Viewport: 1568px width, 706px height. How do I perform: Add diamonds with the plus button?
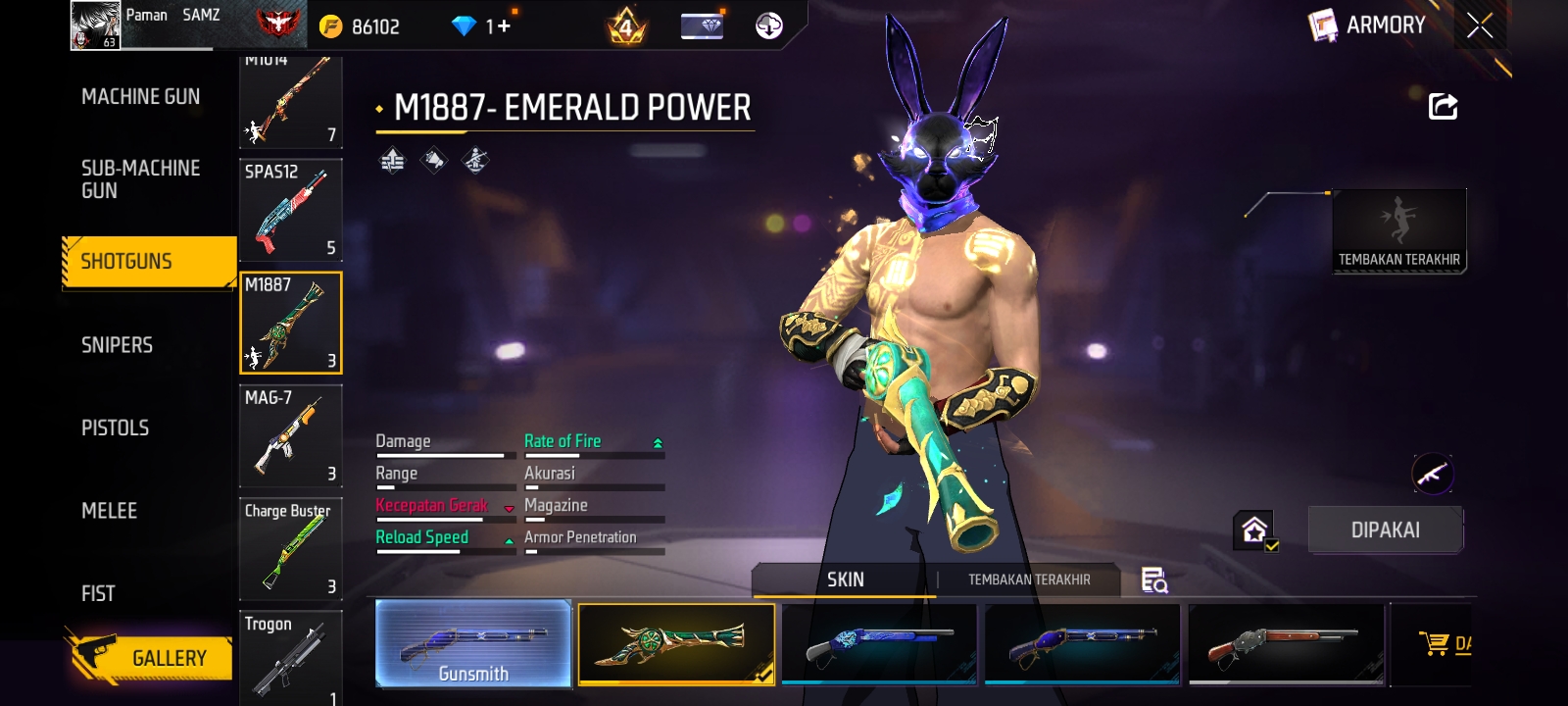pos(504,25)
